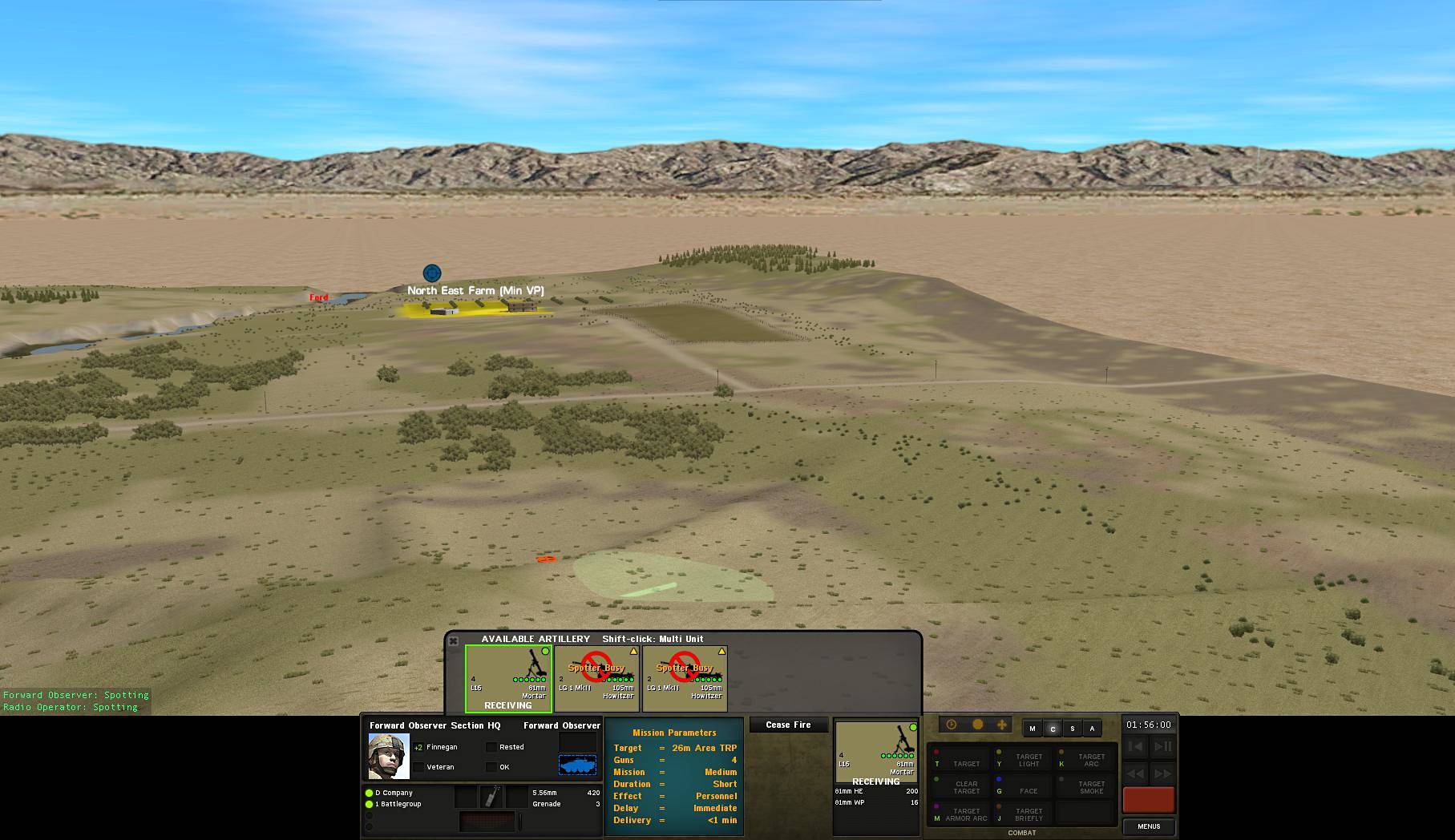Toggle the Veteran checkbox

click(420, 767)
